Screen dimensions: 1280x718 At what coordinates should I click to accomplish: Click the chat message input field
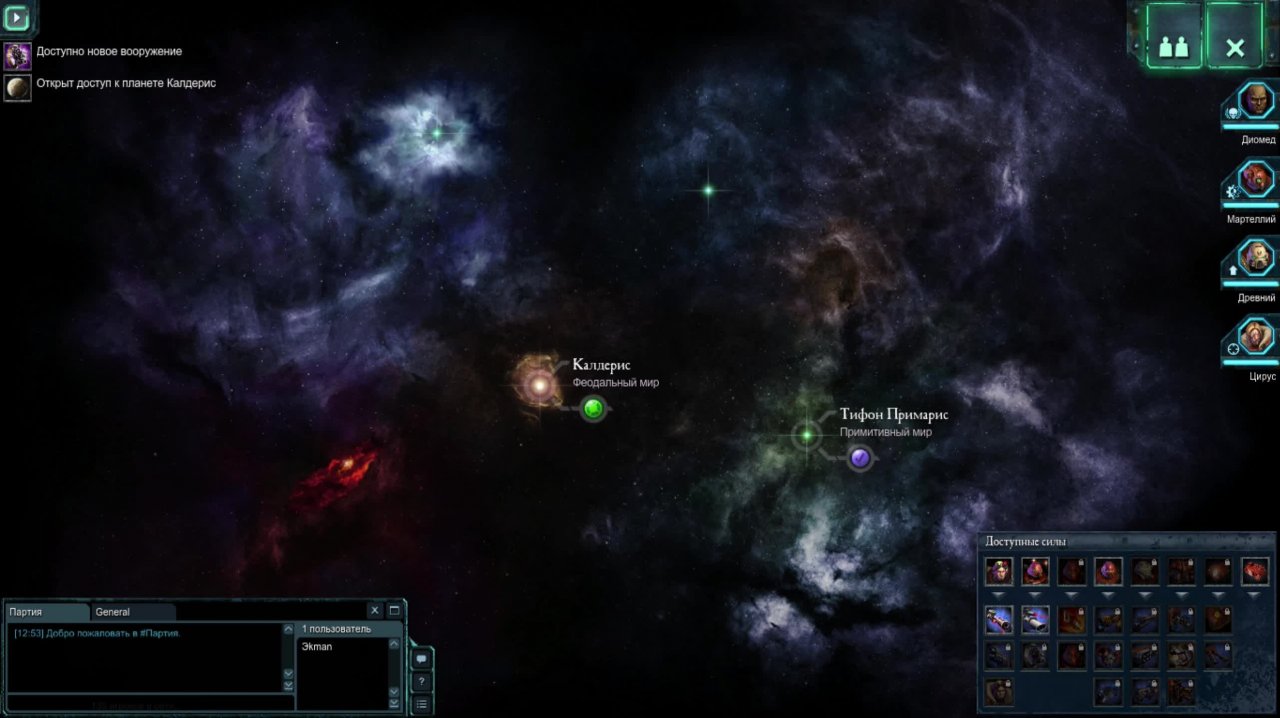coord(145,703)
